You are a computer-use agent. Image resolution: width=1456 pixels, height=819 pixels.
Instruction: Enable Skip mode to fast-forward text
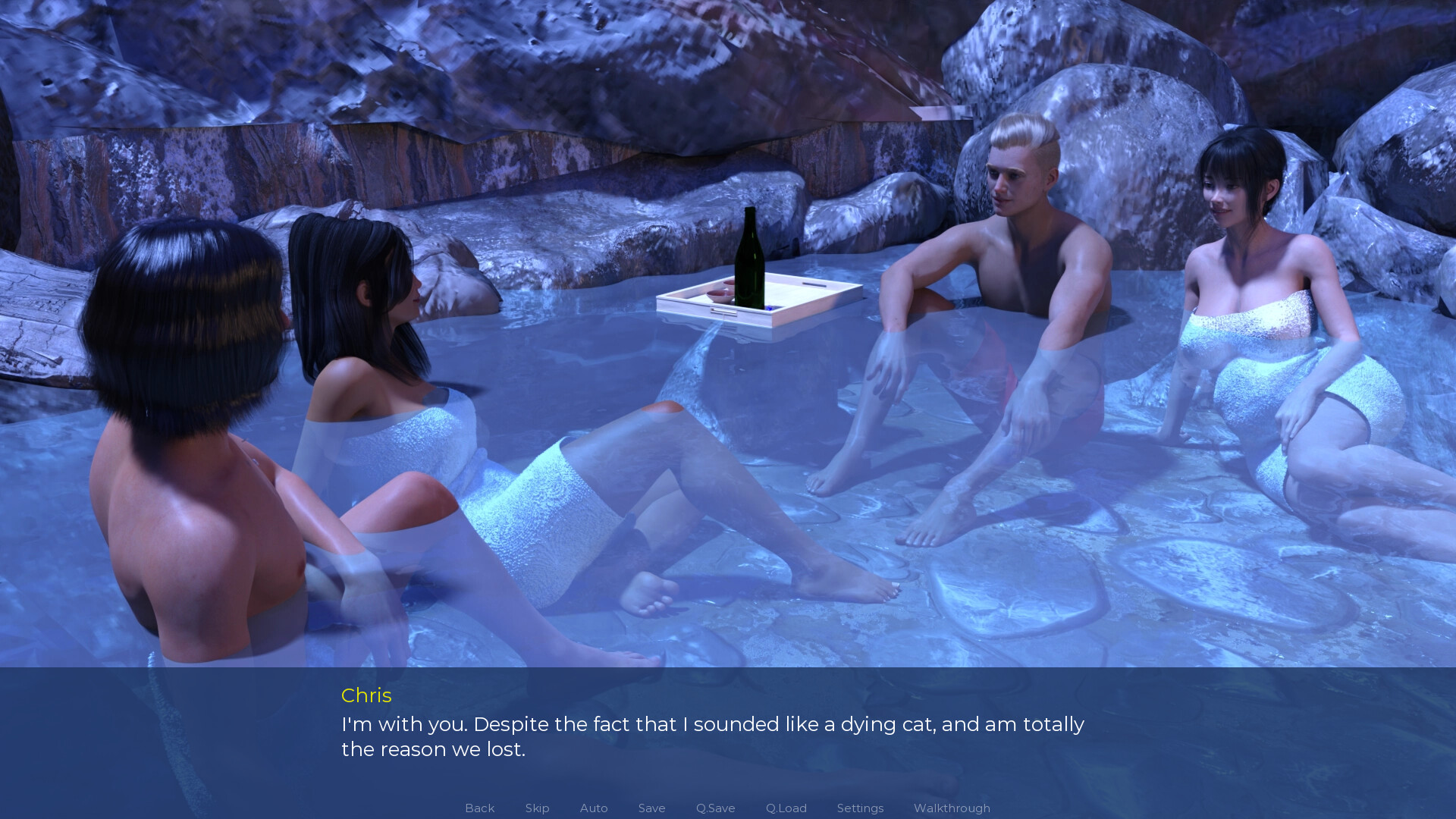click(x=537, y=808)
